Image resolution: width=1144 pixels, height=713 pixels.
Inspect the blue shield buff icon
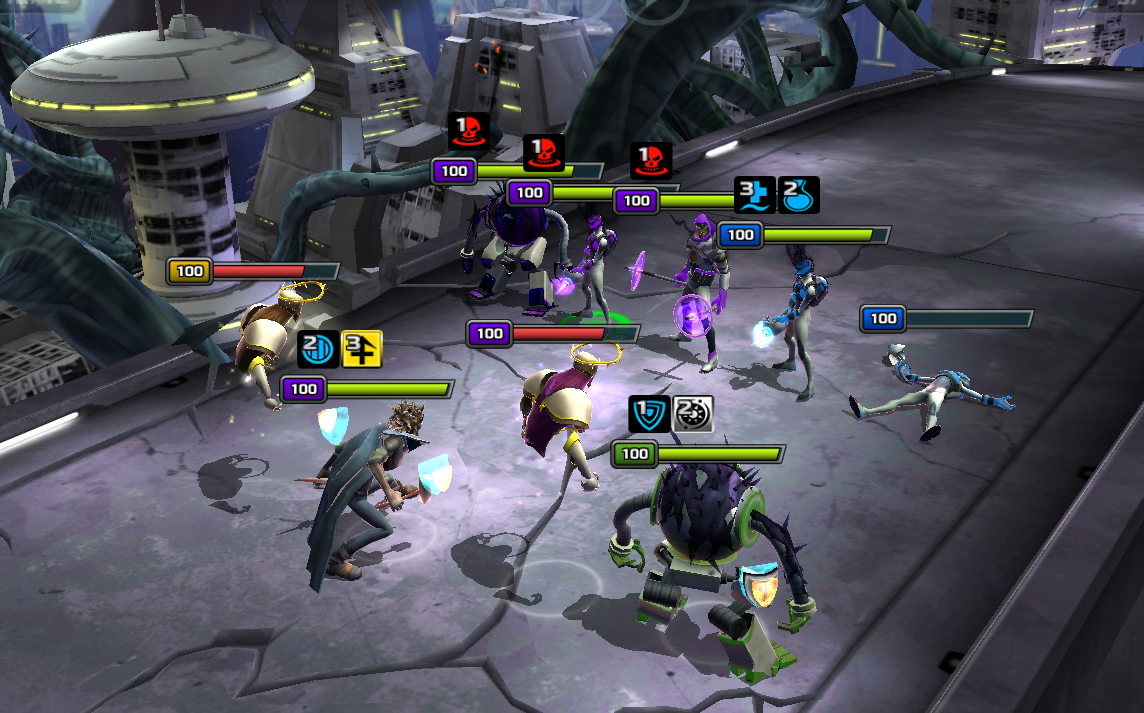coord(649,414)
